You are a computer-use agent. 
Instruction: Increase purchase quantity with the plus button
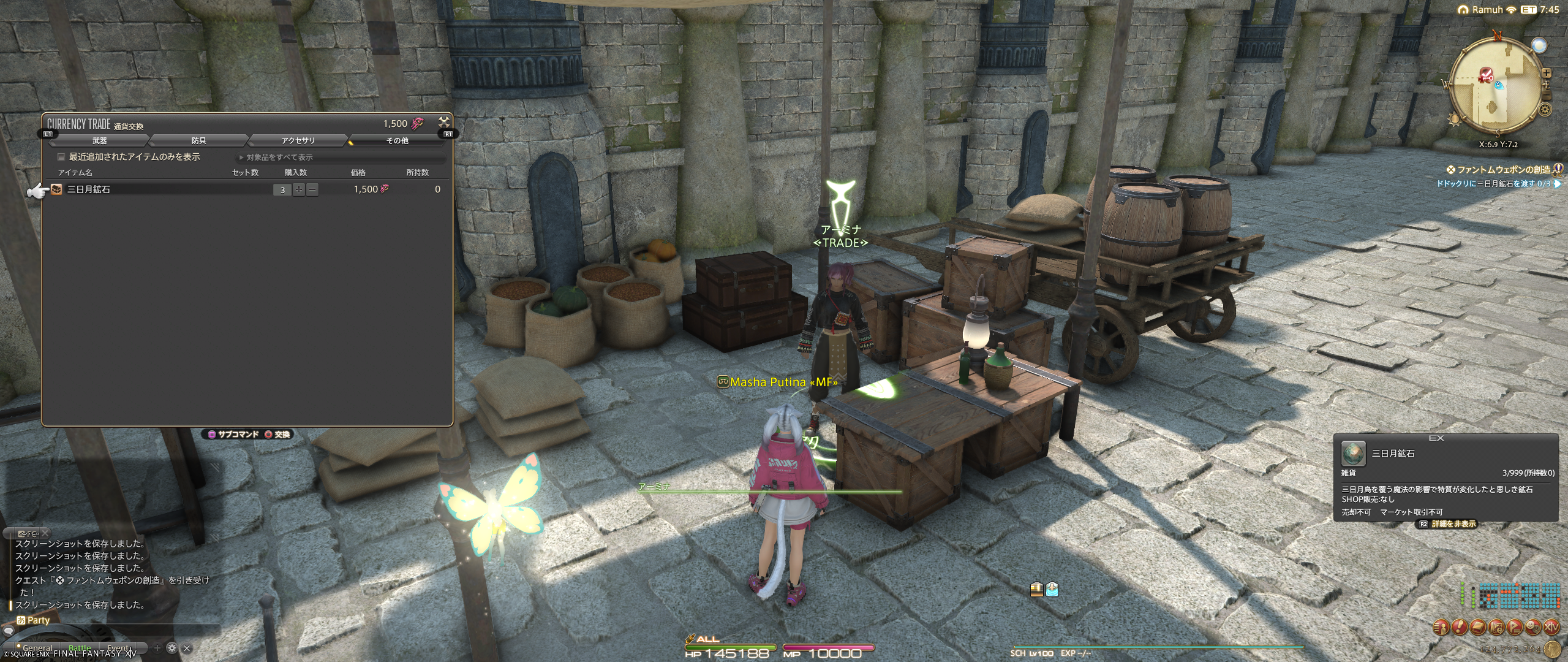pos(298,190)
